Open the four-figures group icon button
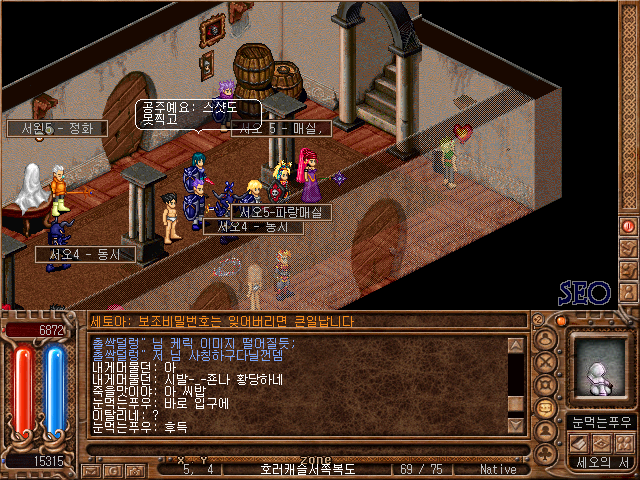640x480 pixels. (622, 442)
